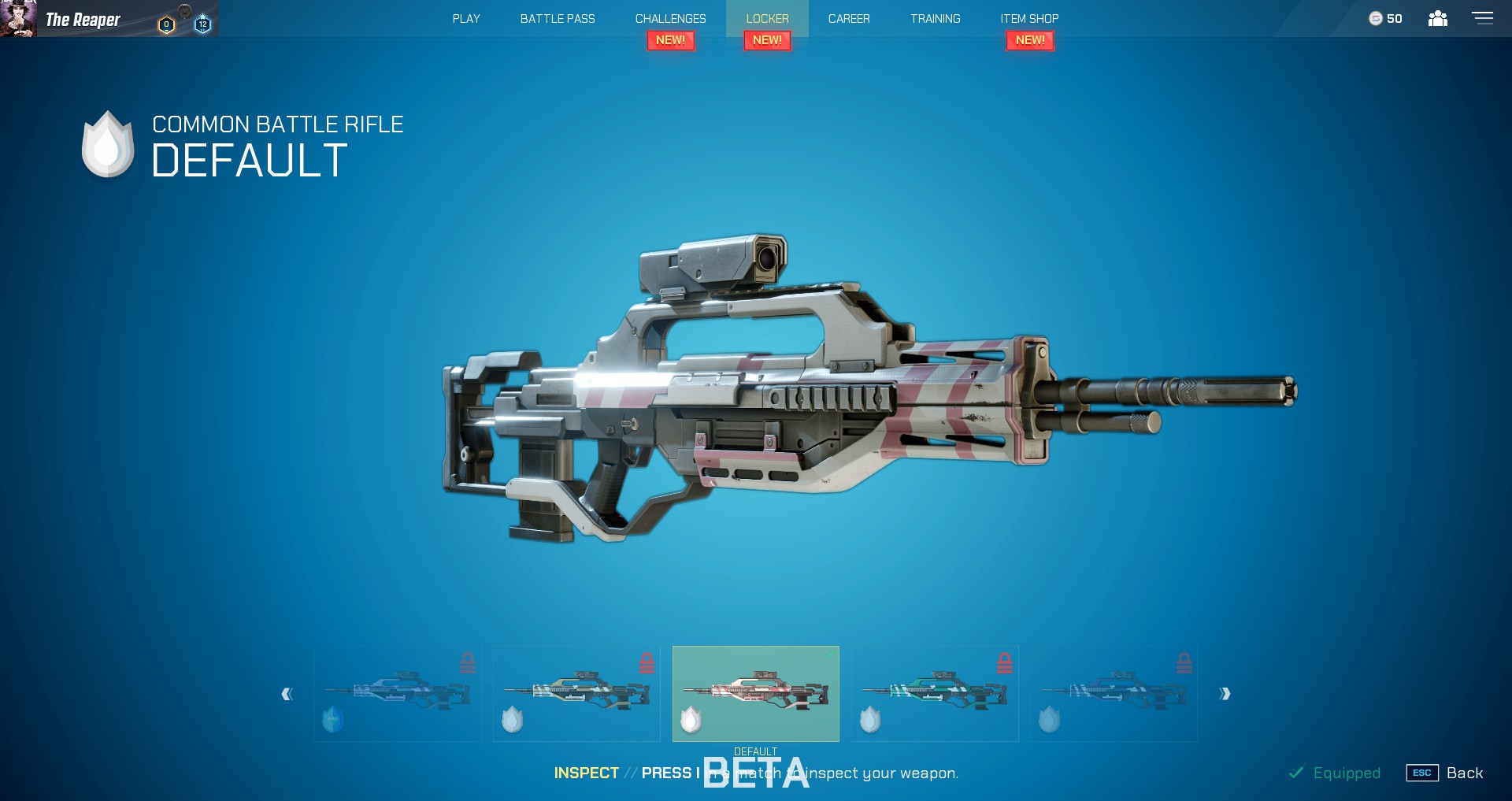The width and height of the screenshot is (1512, 801).
Task: Select the gold rank hexagon badge showing 0
Action: pyautogui.click(x=165, y=24)
